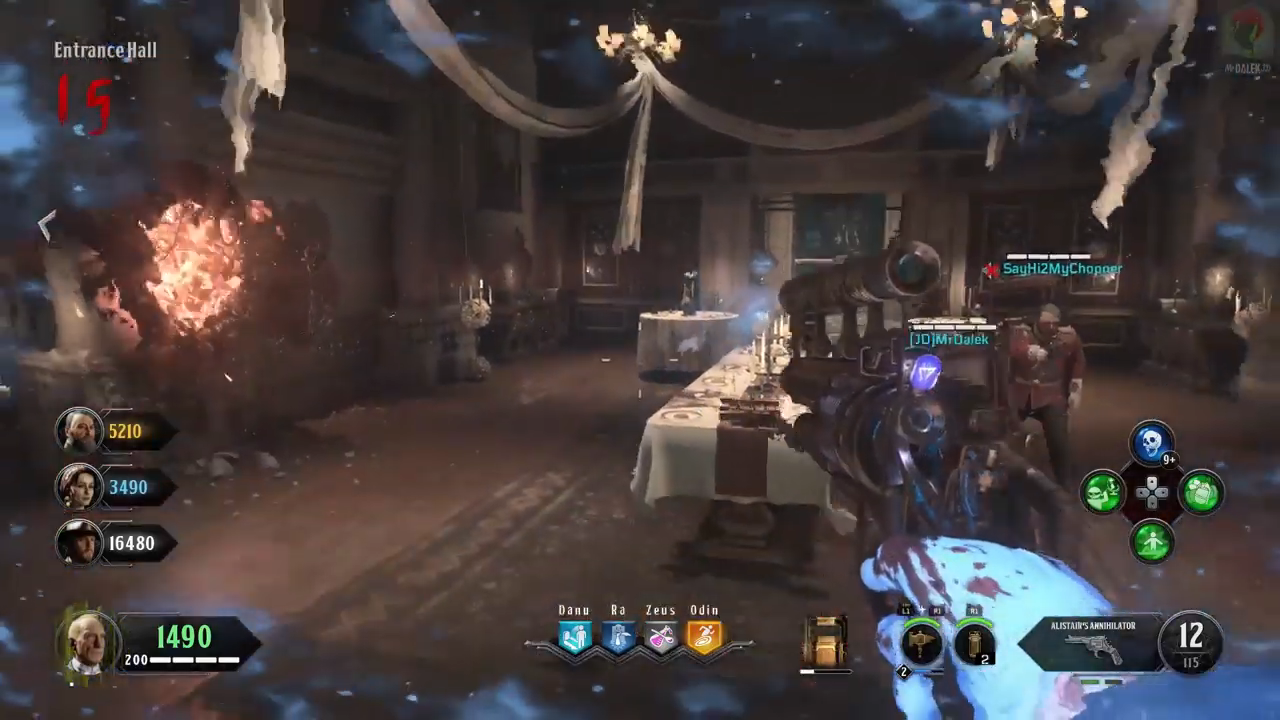The width and height of the screenshot is (1280, 720).
Task: Click the Zeus perk icon
Action: point(661,637)
